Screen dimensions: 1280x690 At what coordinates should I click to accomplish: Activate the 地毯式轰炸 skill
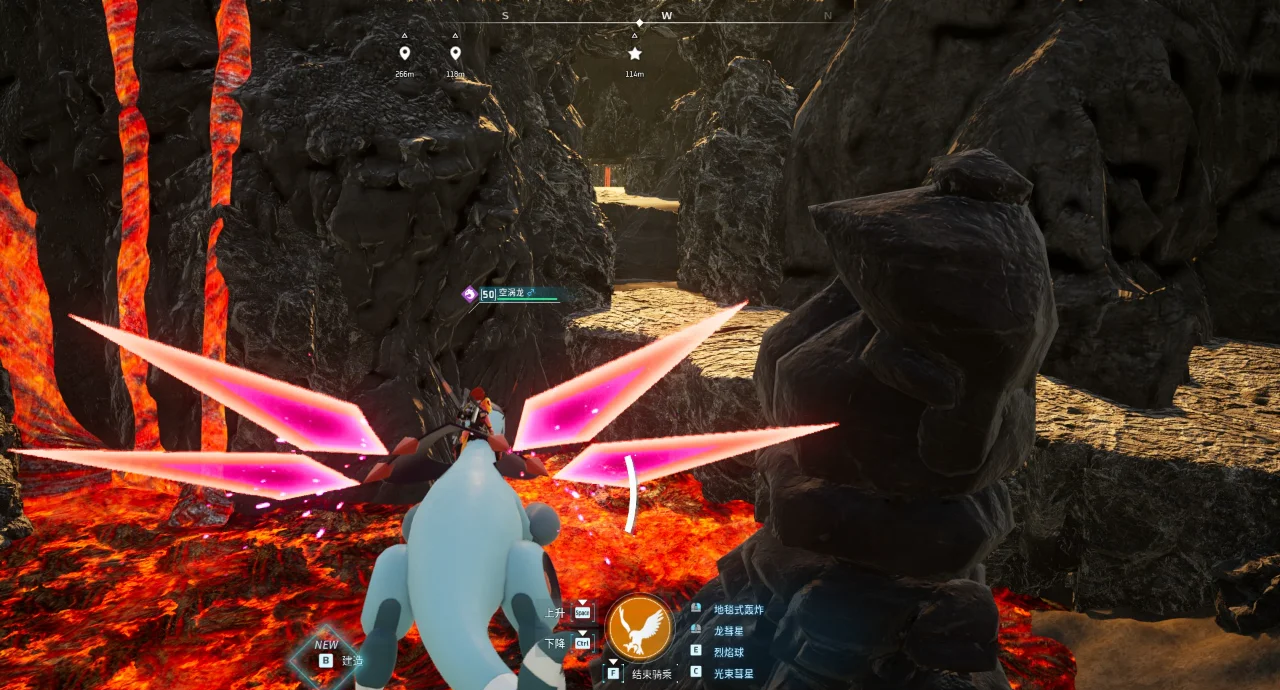pyautogui.click(x=738, y=609)
